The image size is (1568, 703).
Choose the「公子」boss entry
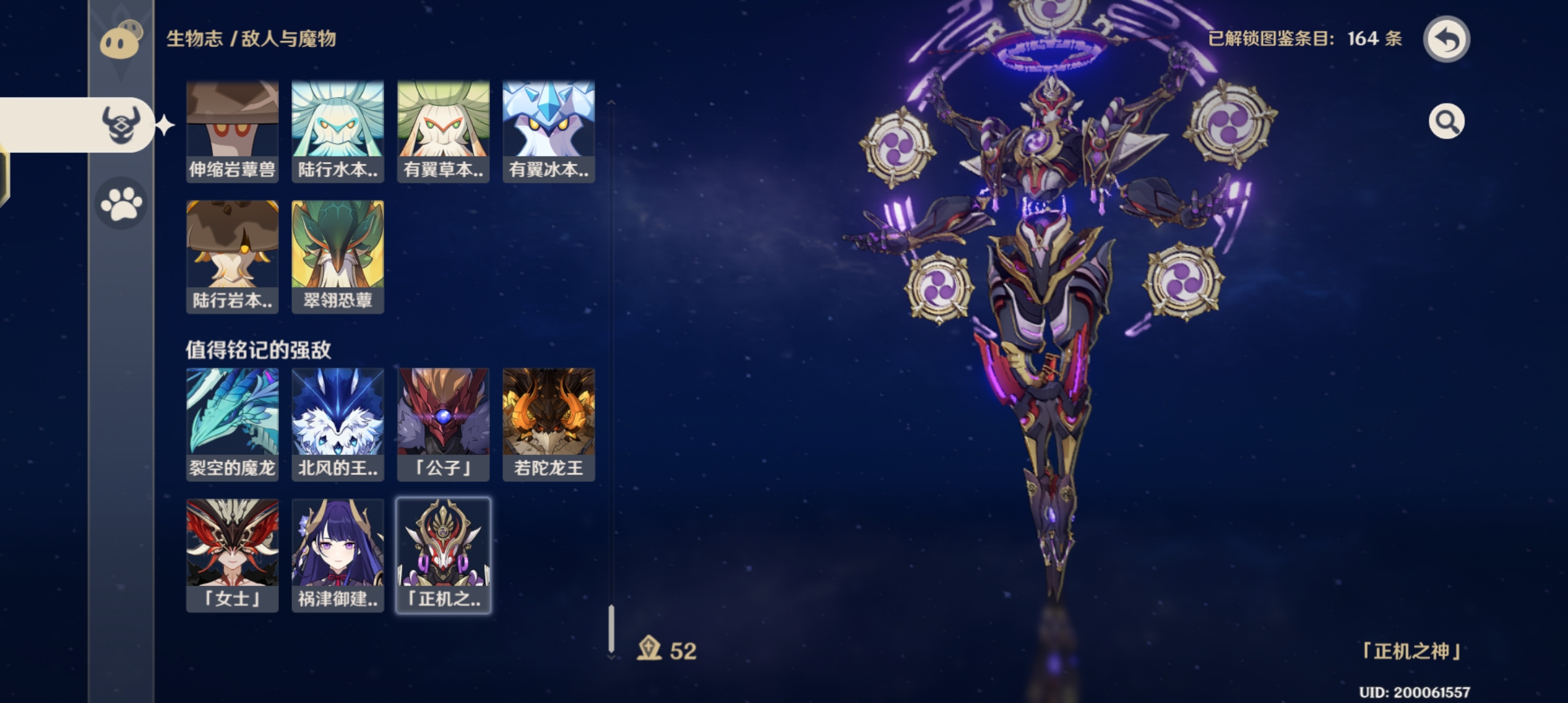[x=443, y=424]
